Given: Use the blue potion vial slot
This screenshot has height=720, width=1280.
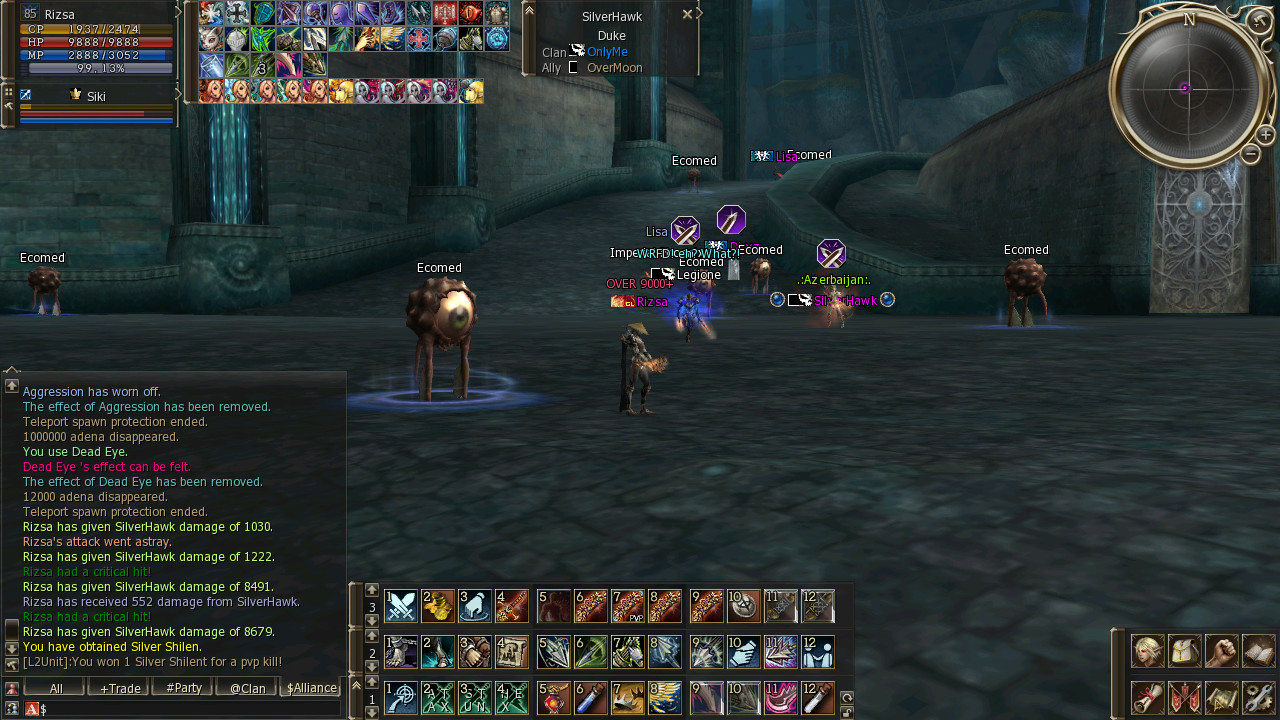Looking at the screenshot, I should pos(591,697).
